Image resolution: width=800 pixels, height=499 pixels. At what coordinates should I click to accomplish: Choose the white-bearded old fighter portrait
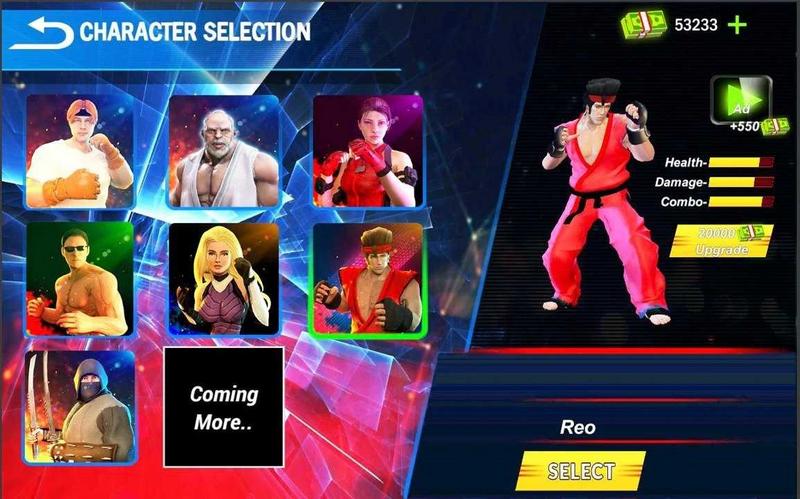[223, 152]
